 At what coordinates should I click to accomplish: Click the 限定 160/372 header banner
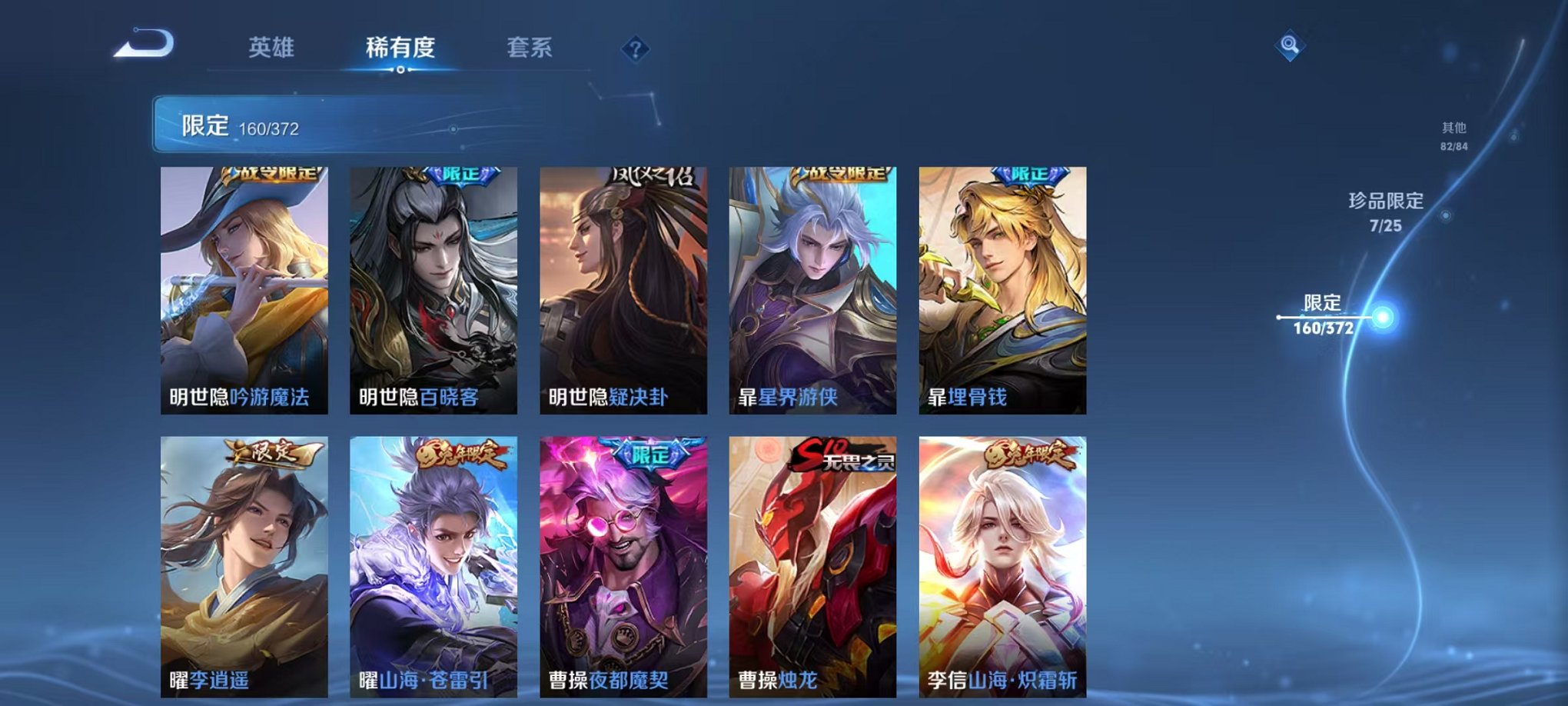tap(254, 123)
